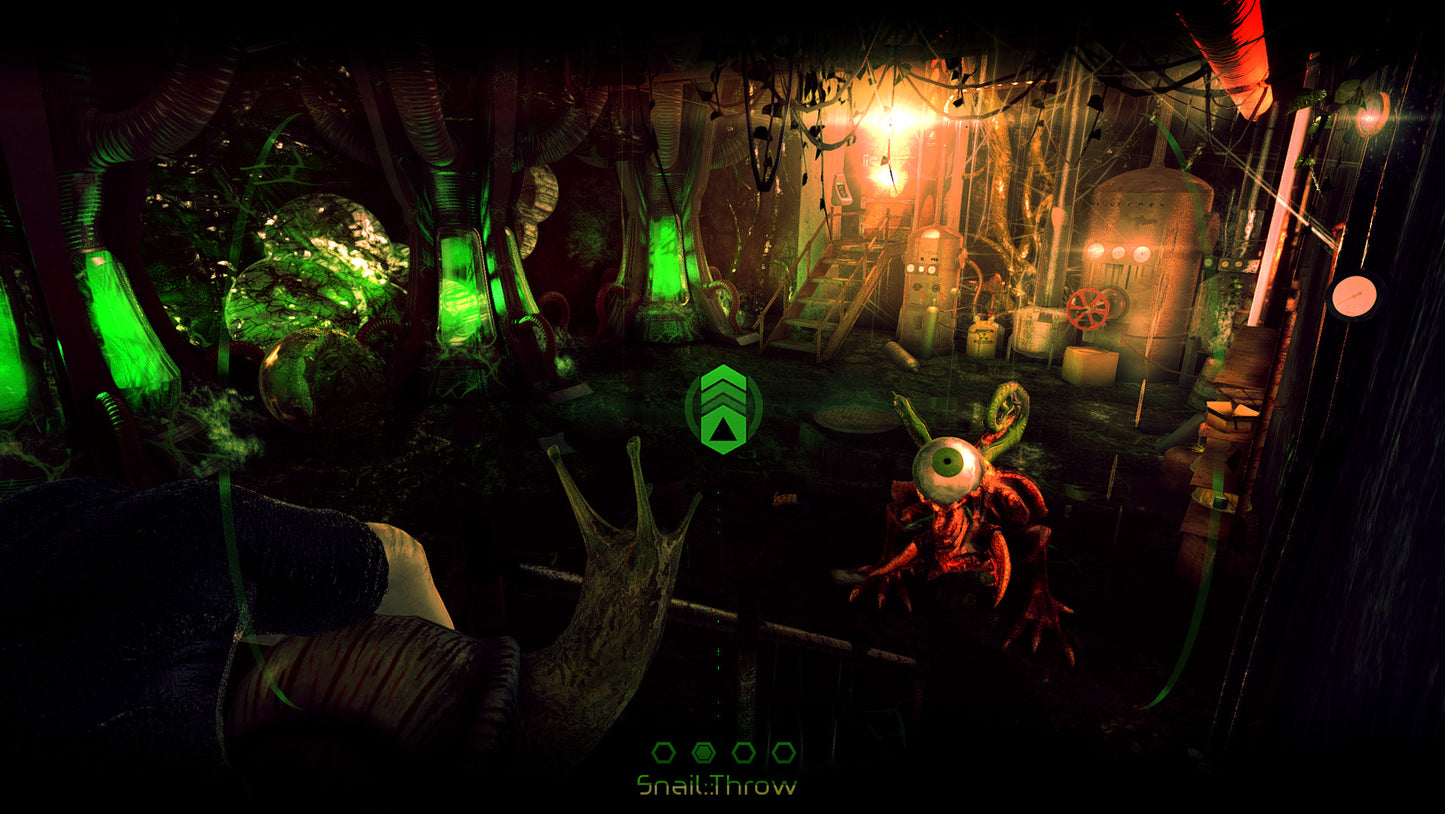Select the filled second hexagon ammo slot
1445x814 pixels.
pyautogui.click(x=703, y=752)
